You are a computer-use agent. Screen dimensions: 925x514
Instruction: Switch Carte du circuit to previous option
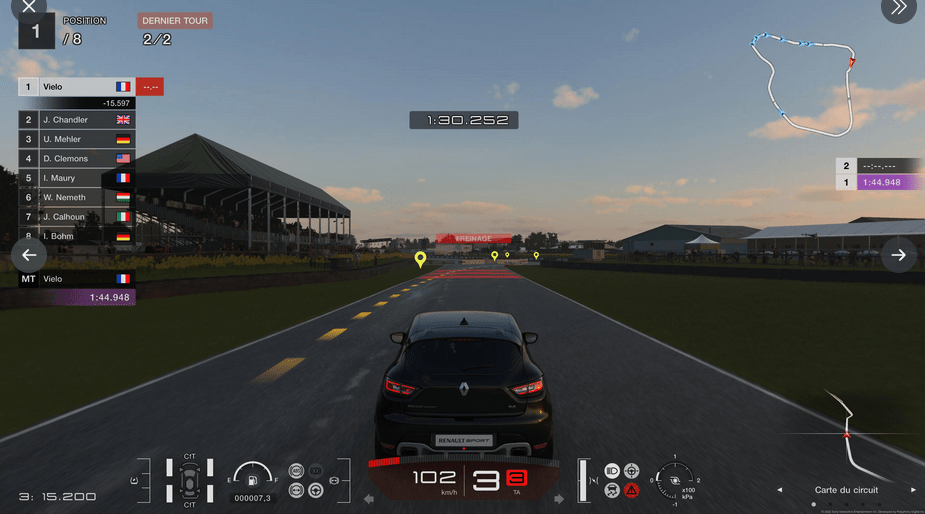pyautogui.click(x=780, y=490)
